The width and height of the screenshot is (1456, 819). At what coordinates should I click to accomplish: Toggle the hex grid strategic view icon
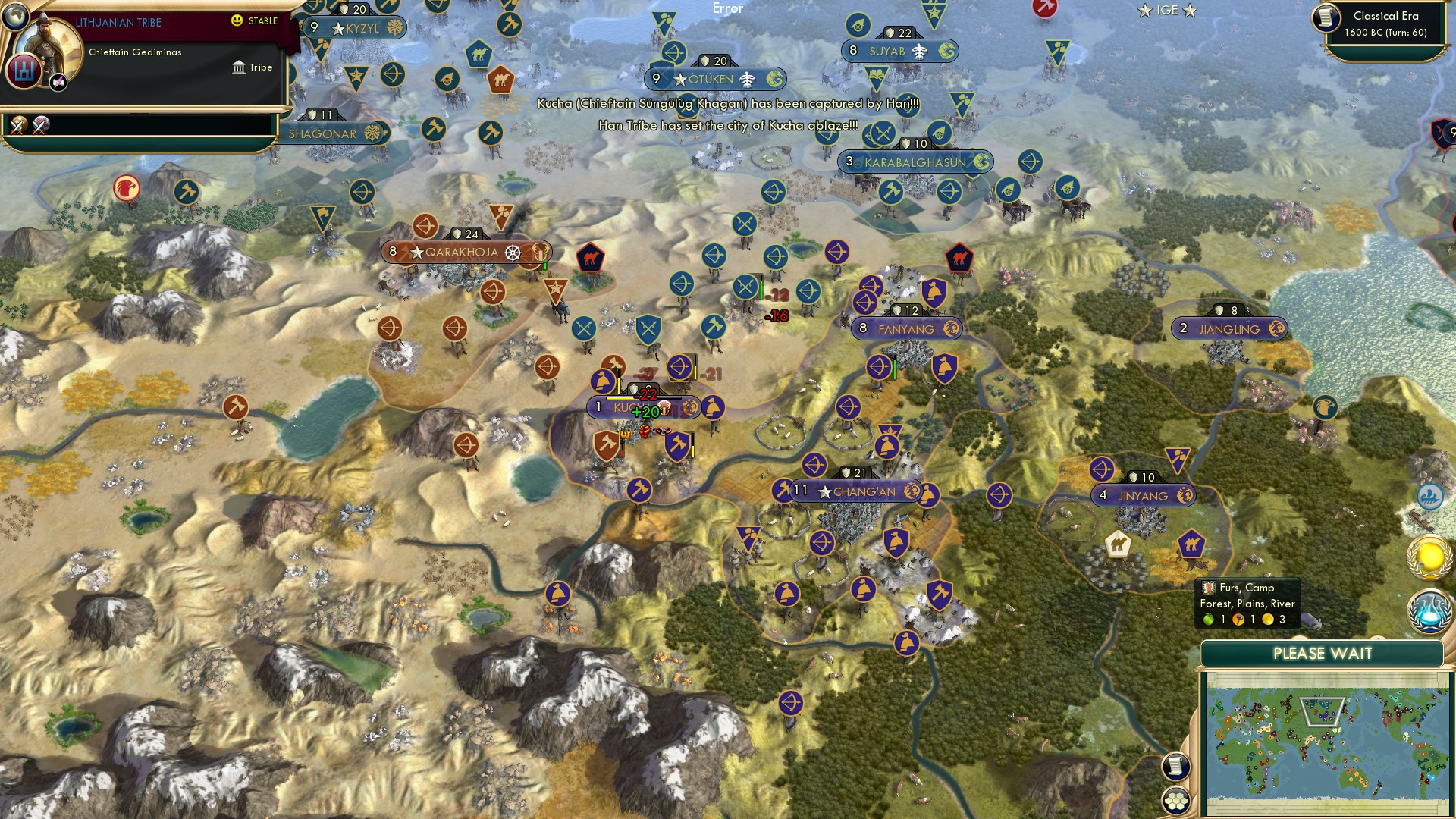[1174, 799]
